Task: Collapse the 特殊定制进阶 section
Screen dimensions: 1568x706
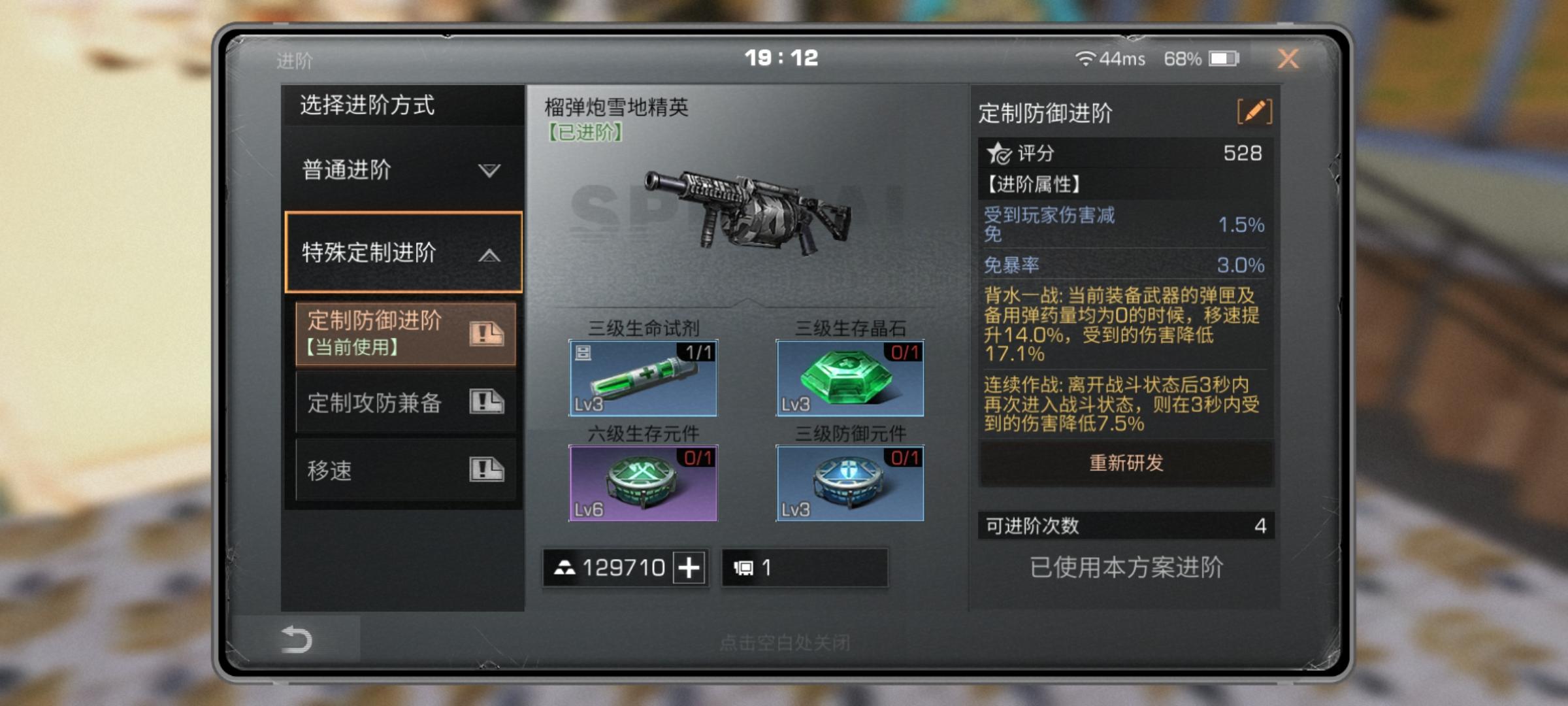Action: (403, 252)
